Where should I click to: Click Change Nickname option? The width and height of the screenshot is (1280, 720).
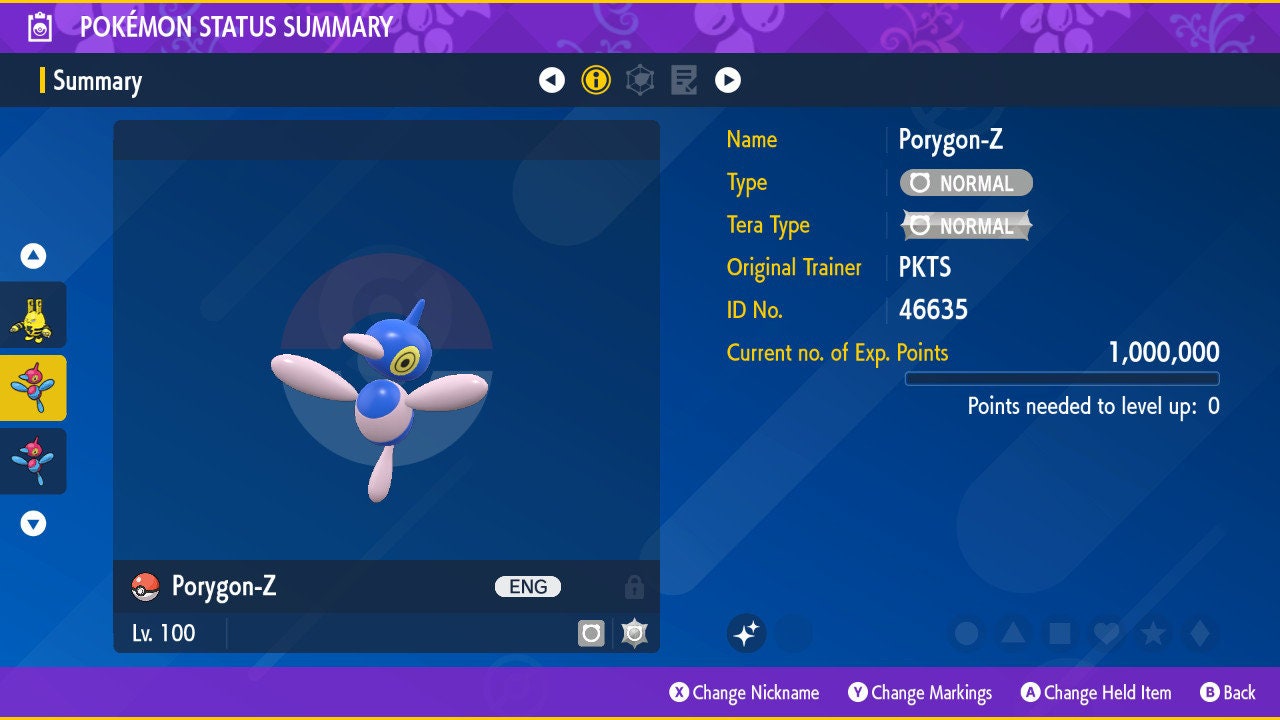pos(744,692)
